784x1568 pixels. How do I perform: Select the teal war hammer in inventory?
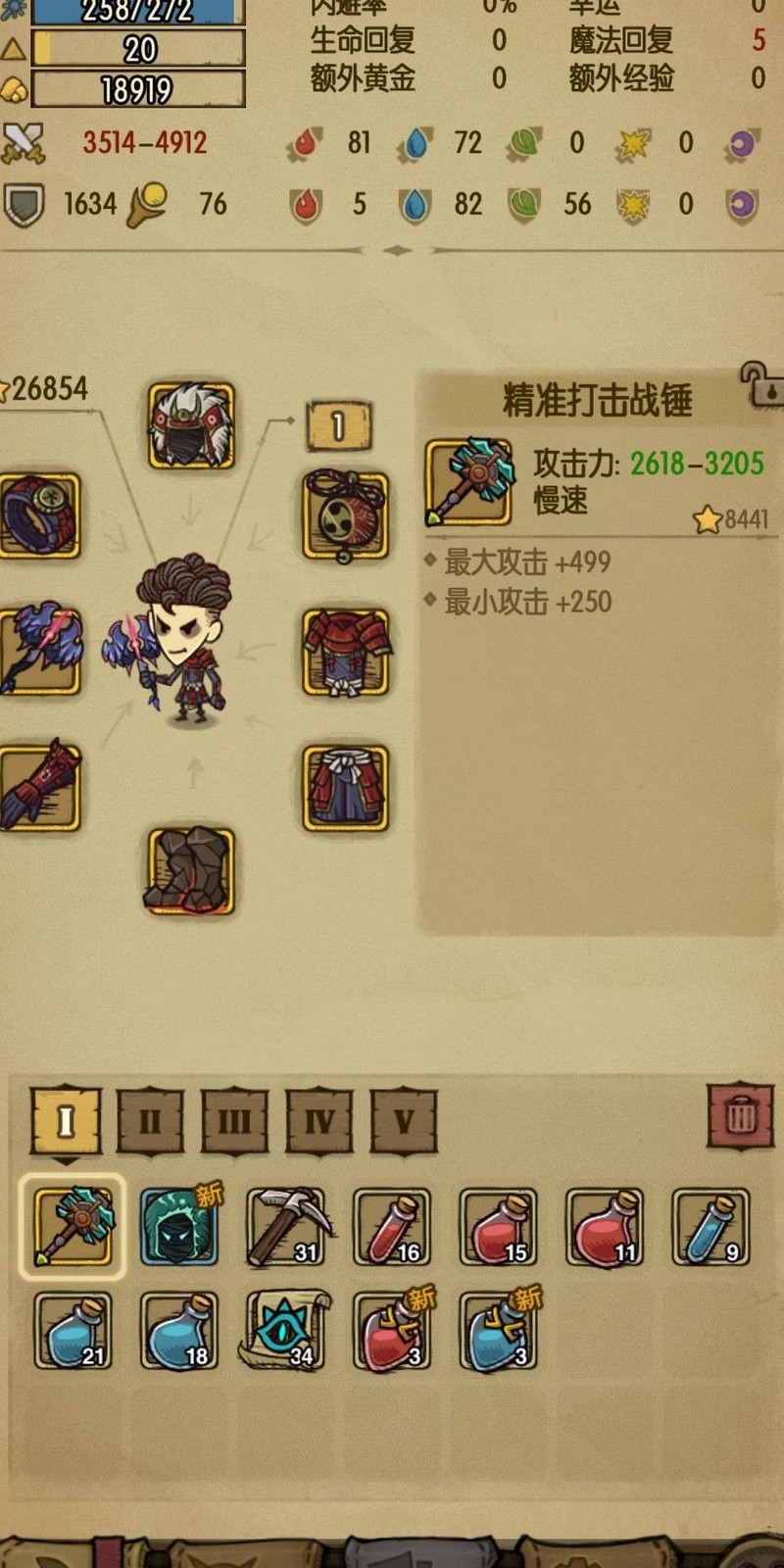click(73, 1226)
